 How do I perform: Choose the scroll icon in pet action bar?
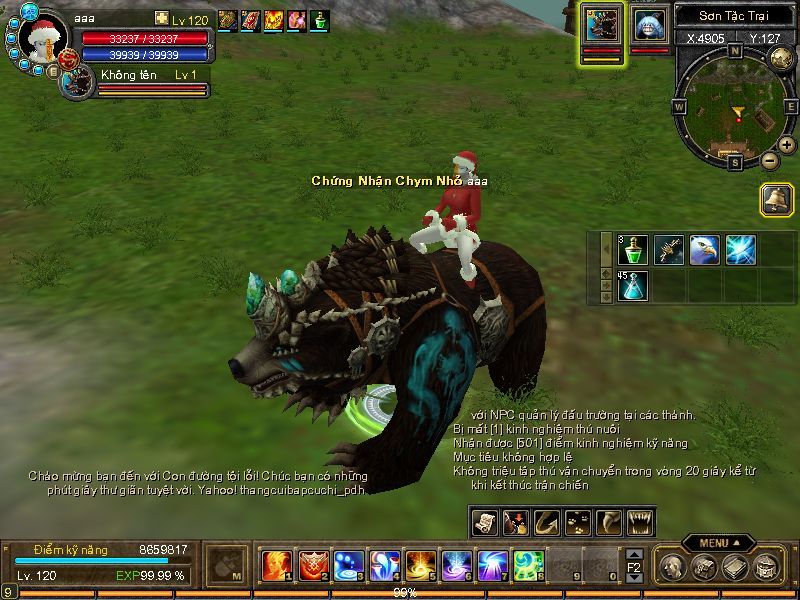click(485, 521)
